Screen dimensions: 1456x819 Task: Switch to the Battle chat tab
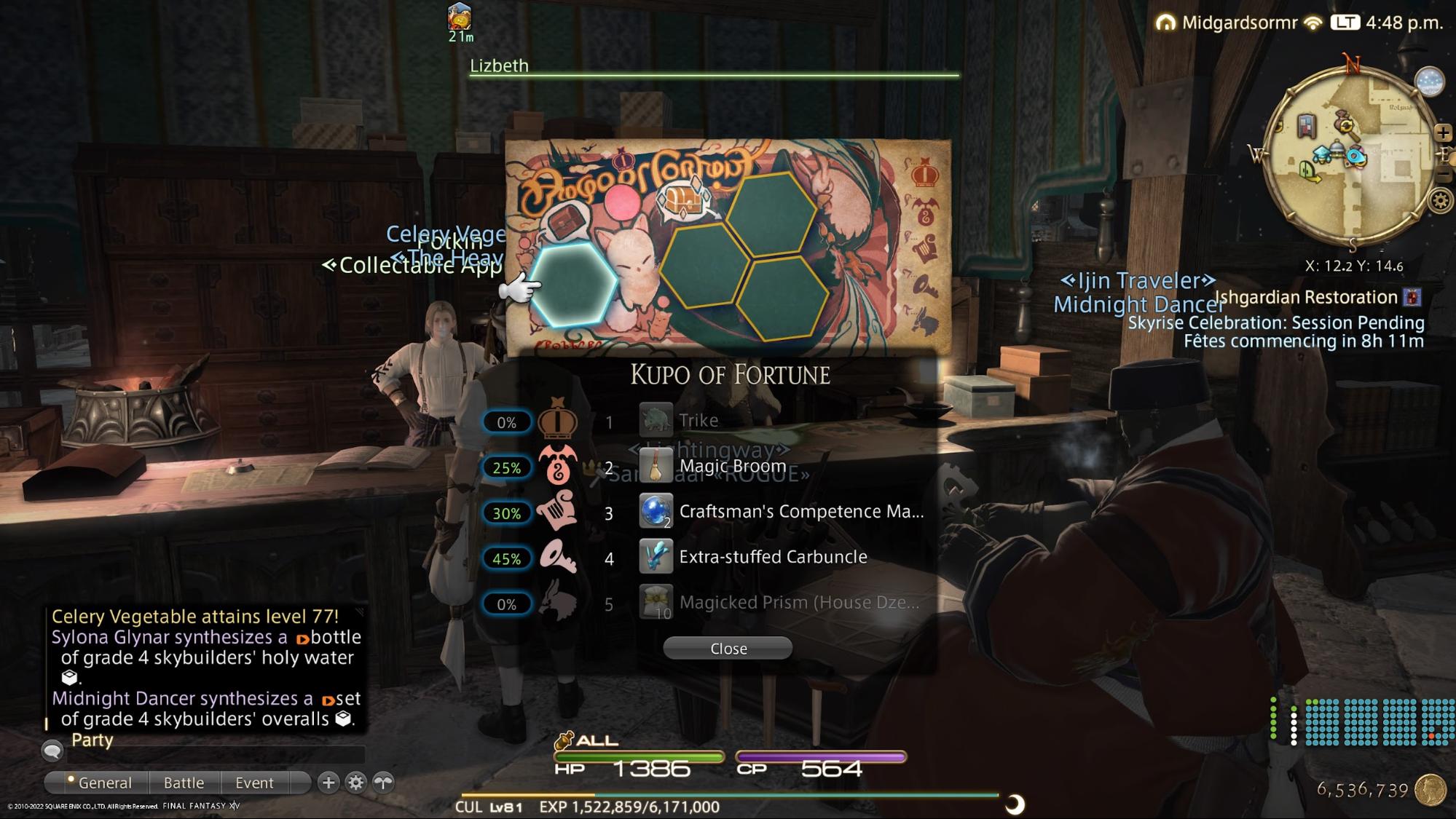click(x=184, y=783)
